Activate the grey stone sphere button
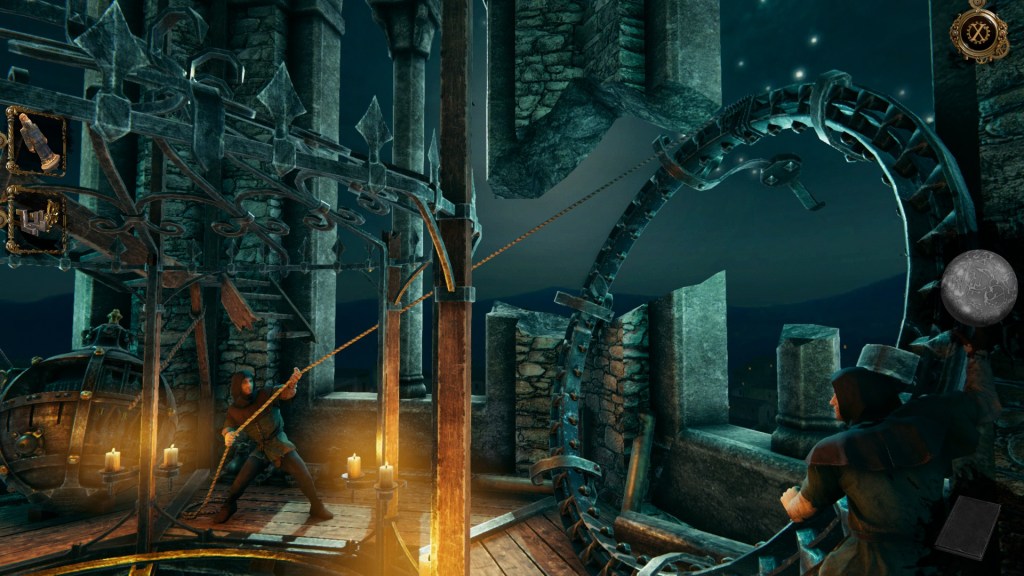The height and width of the screenshot is (576, 1024). (979, 287)
